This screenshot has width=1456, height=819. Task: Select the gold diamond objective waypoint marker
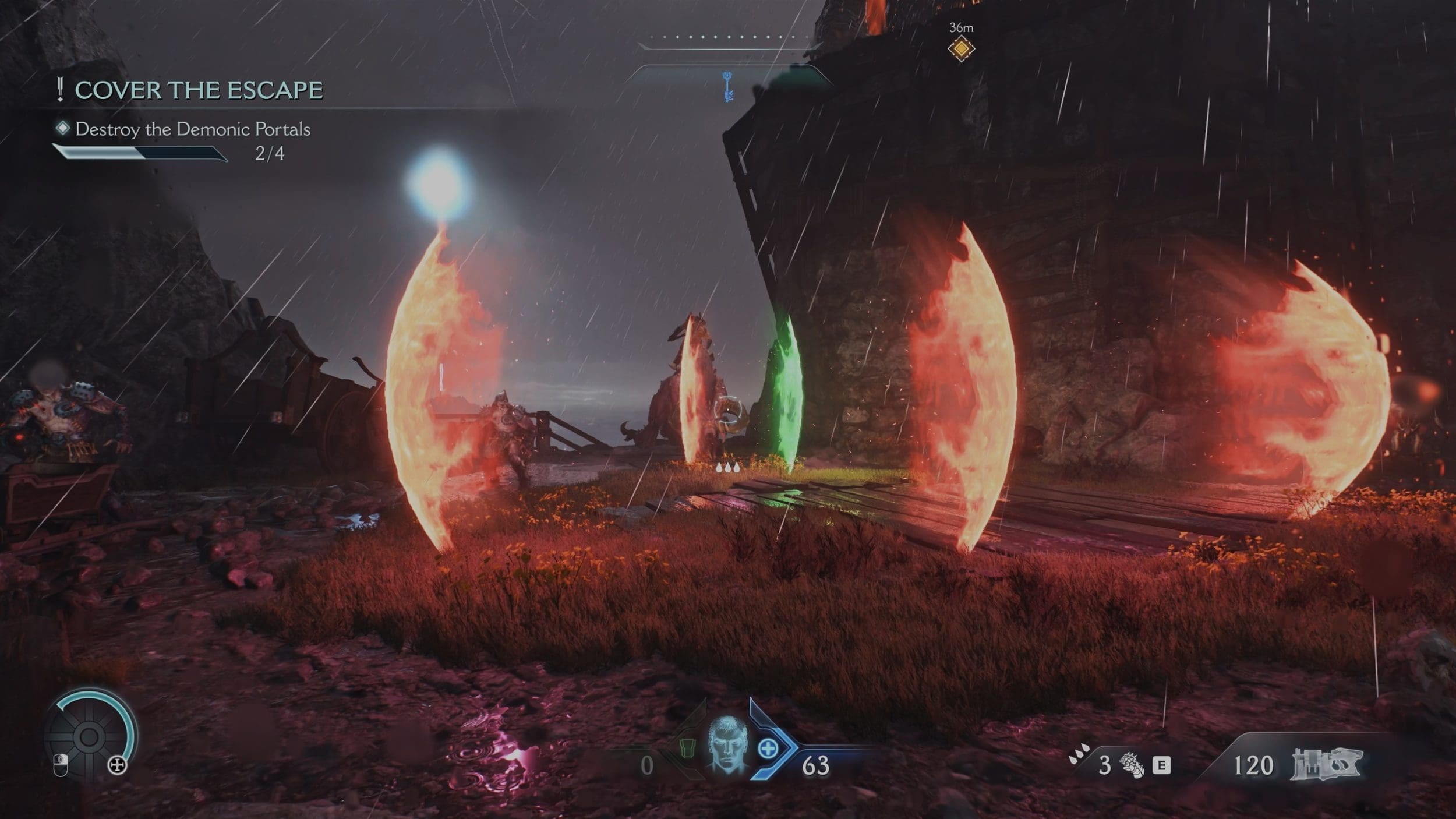pos(961,49)
